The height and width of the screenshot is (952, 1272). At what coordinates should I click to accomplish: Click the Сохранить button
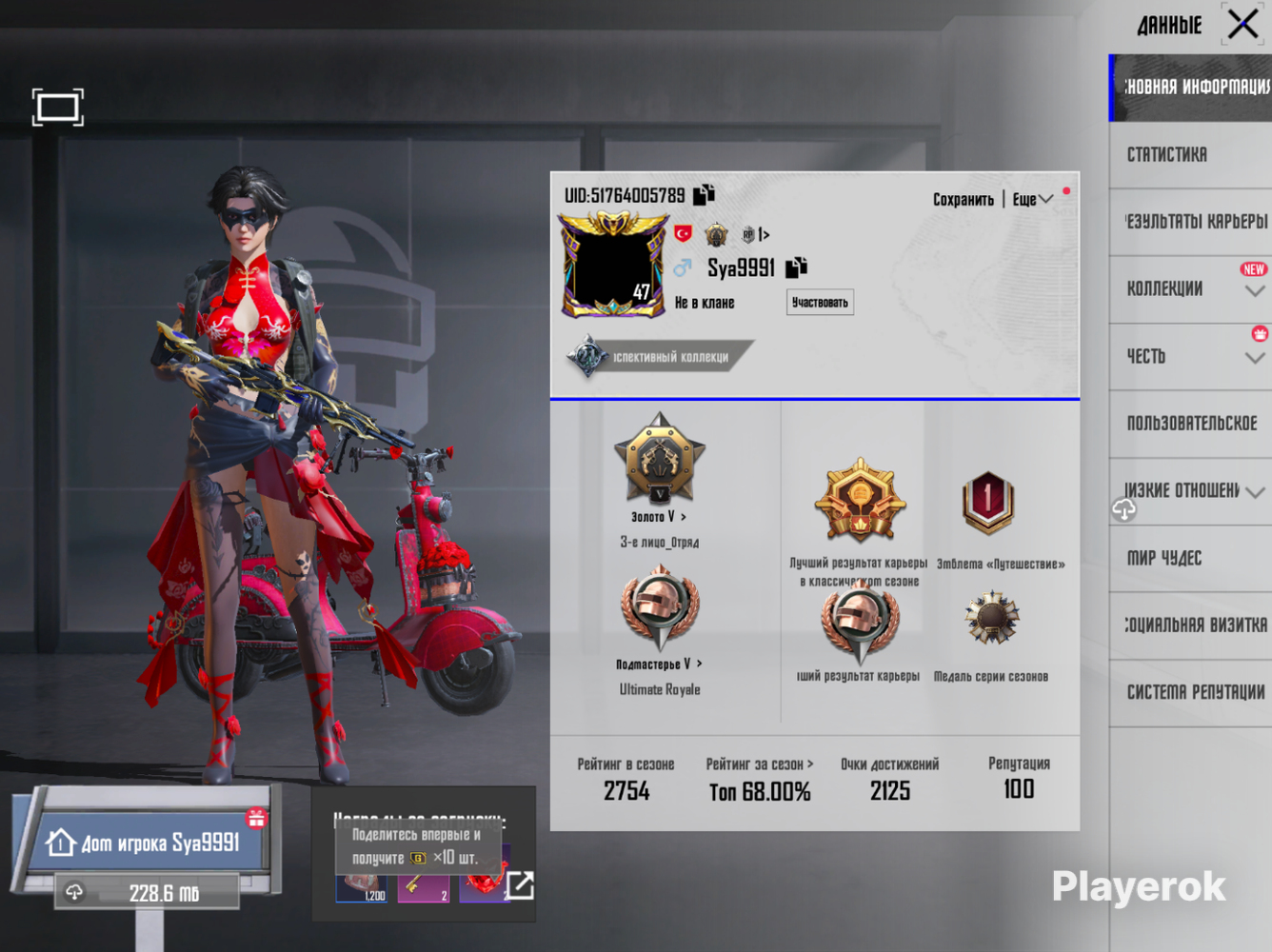[x=963, y=199]
